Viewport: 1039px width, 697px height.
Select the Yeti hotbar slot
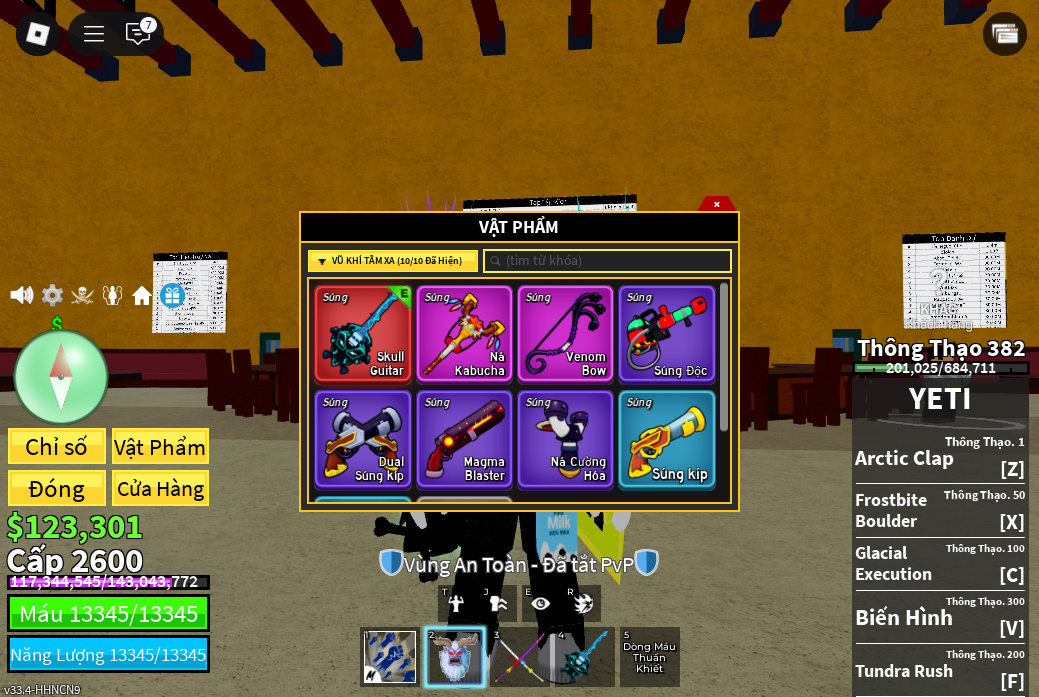455,657
